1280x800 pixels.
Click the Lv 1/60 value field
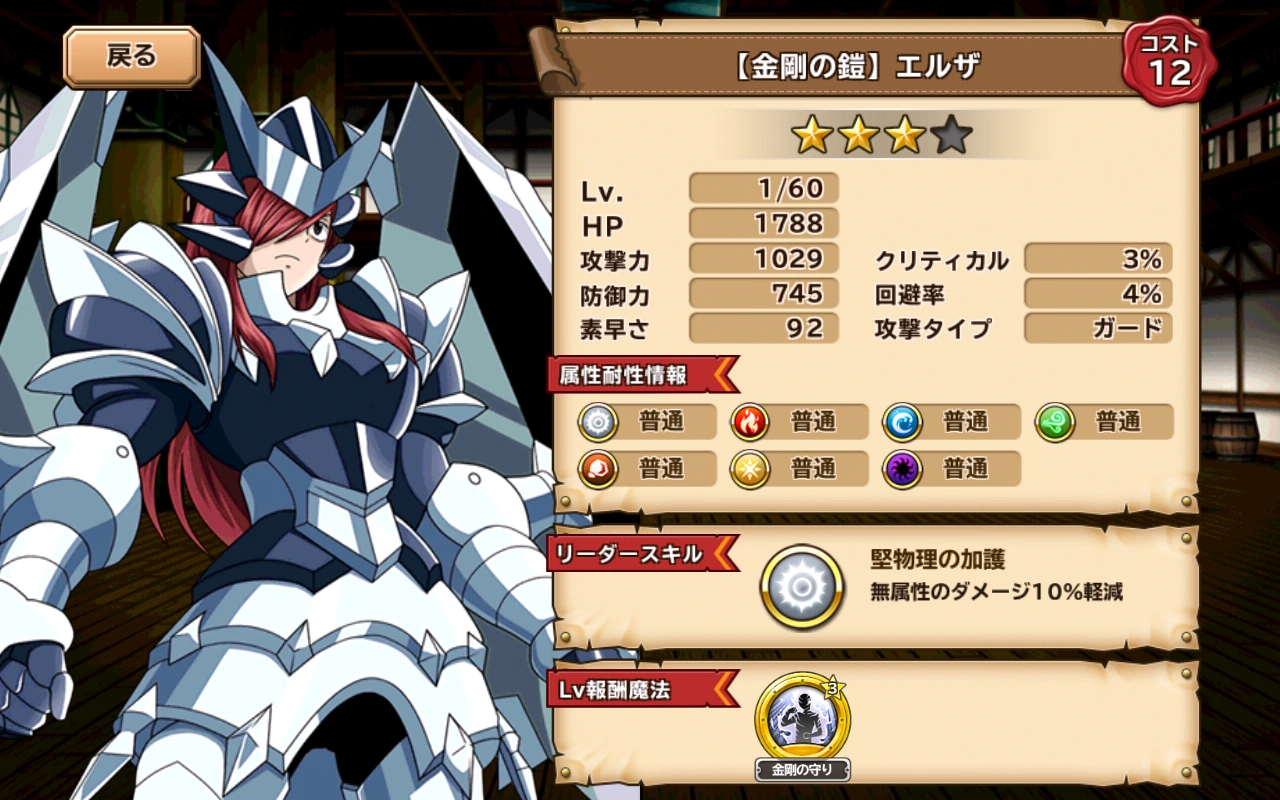point(762,188)
